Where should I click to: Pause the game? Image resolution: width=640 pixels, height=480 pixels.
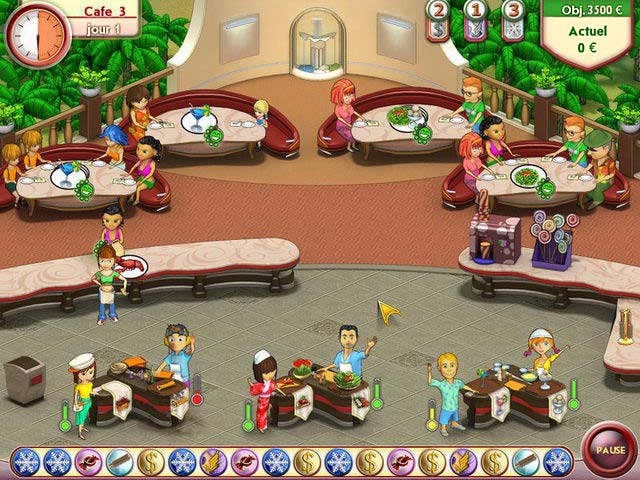tap(604, 449)
